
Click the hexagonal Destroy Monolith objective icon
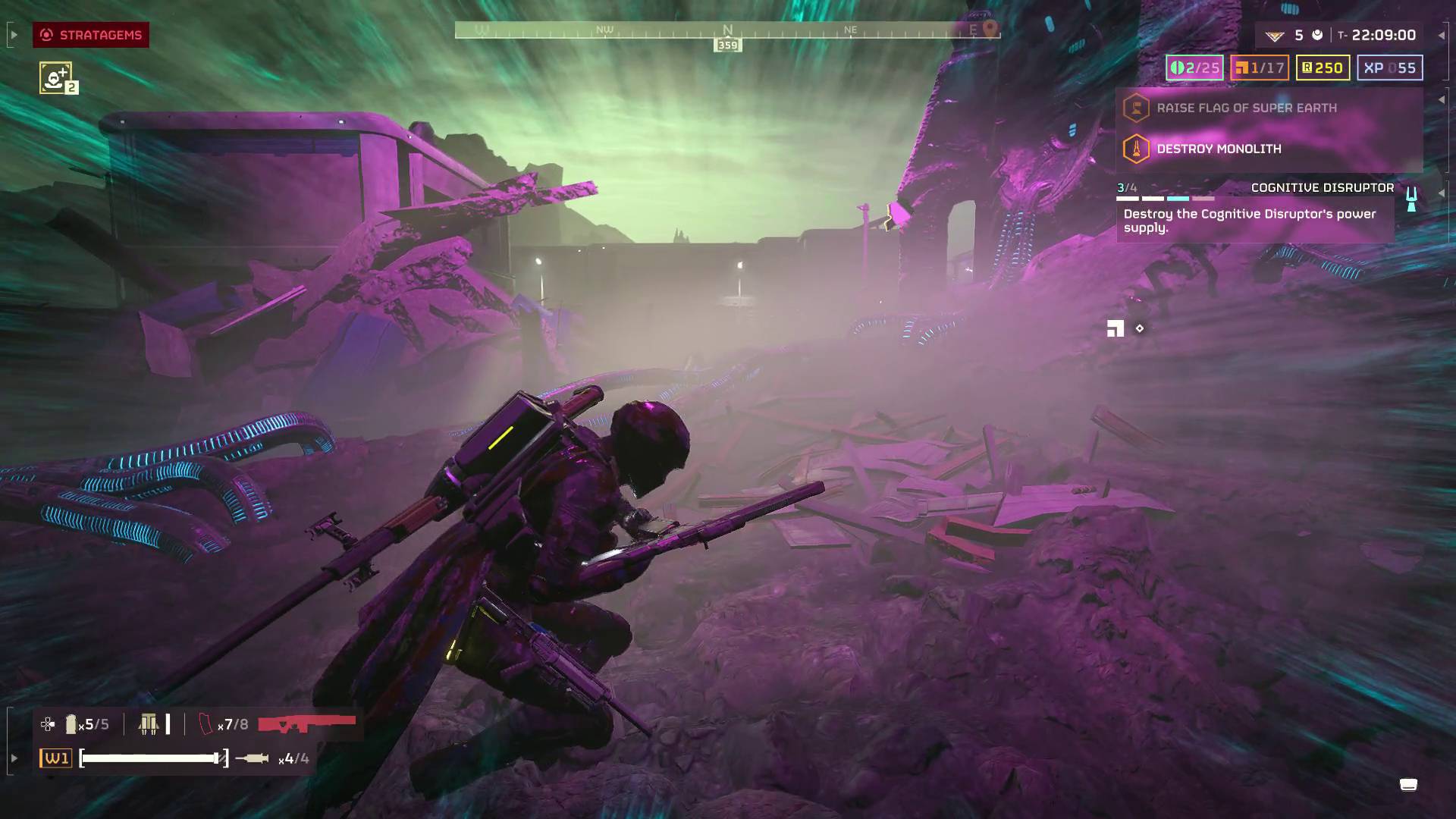point(1135,149)
